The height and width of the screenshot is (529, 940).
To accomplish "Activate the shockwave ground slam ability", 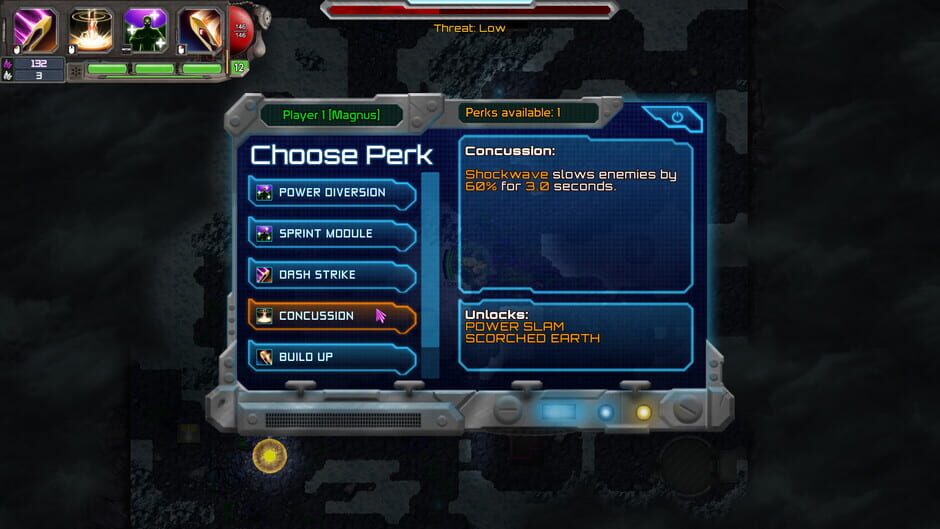I will tap(90, 29).
